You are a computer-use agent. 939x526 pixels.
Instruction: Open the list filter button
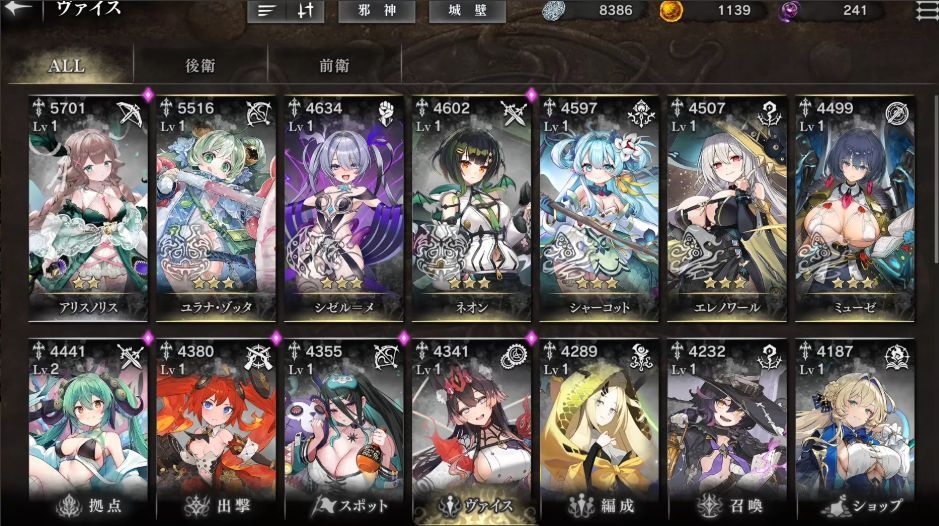tap(267, 12)
